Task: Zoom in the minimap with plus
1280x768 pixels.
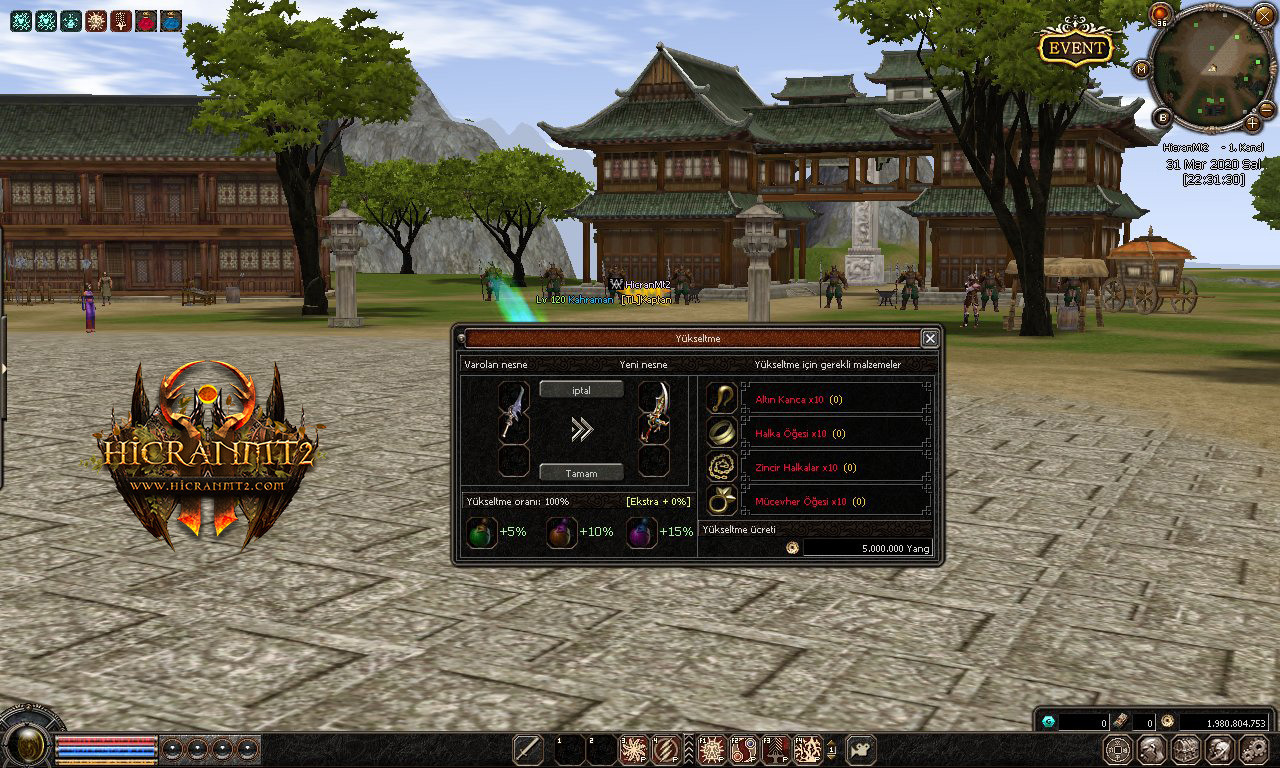Action: (1253, 123)
